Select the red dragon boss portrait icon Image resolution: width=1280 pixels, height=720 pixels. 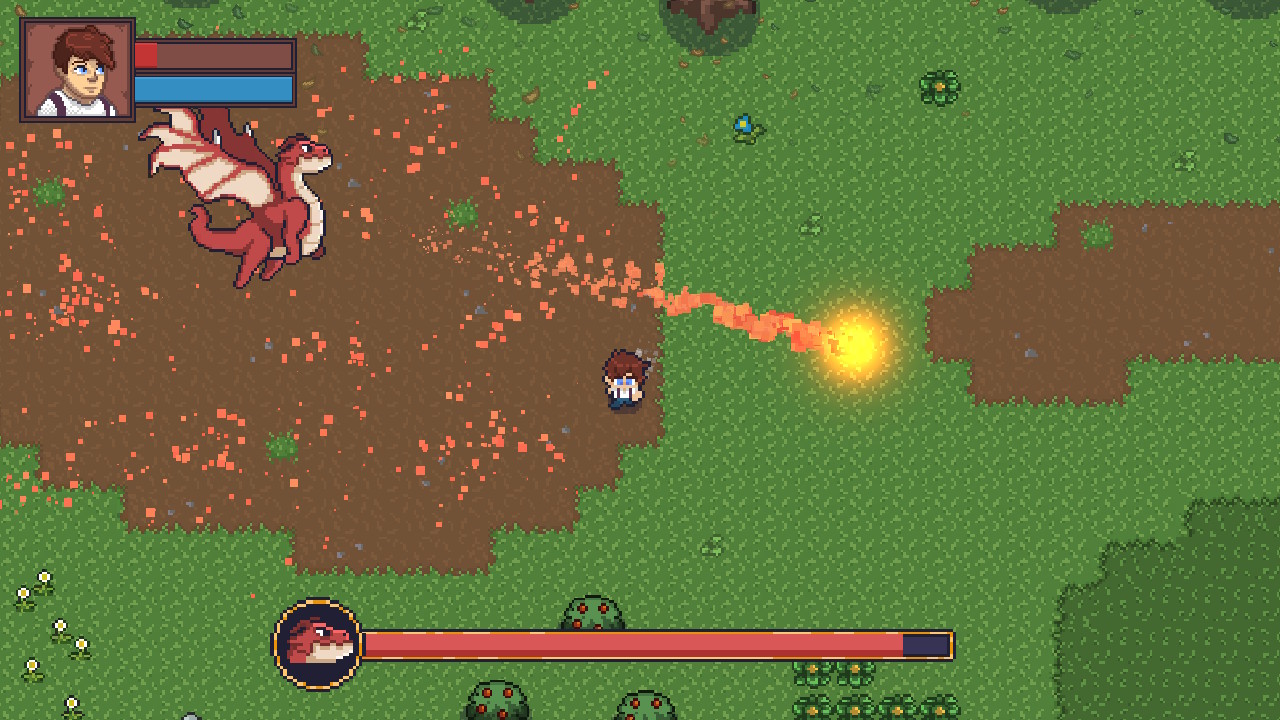317,644
